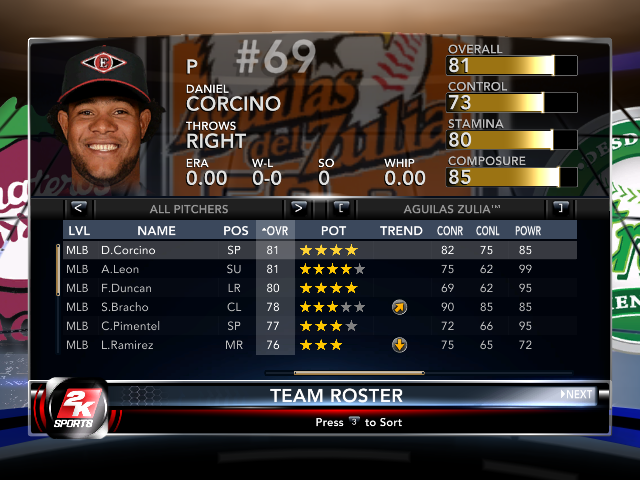Screen dimensions: 640x480
Task: Sort the roster by OVR column
Action: point(273,231)
